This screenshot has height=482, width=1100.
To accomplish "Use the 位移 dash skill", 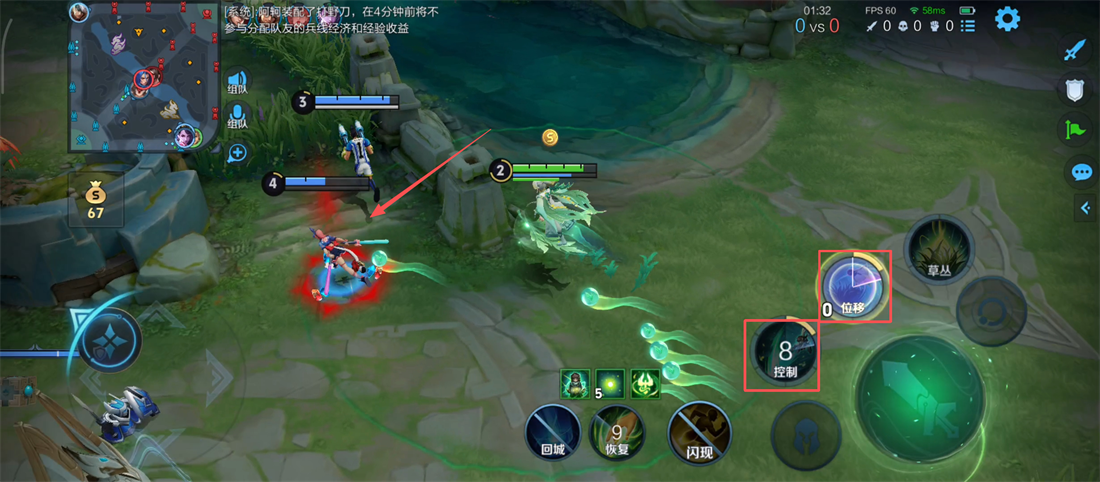I will [x=855, y=288].
